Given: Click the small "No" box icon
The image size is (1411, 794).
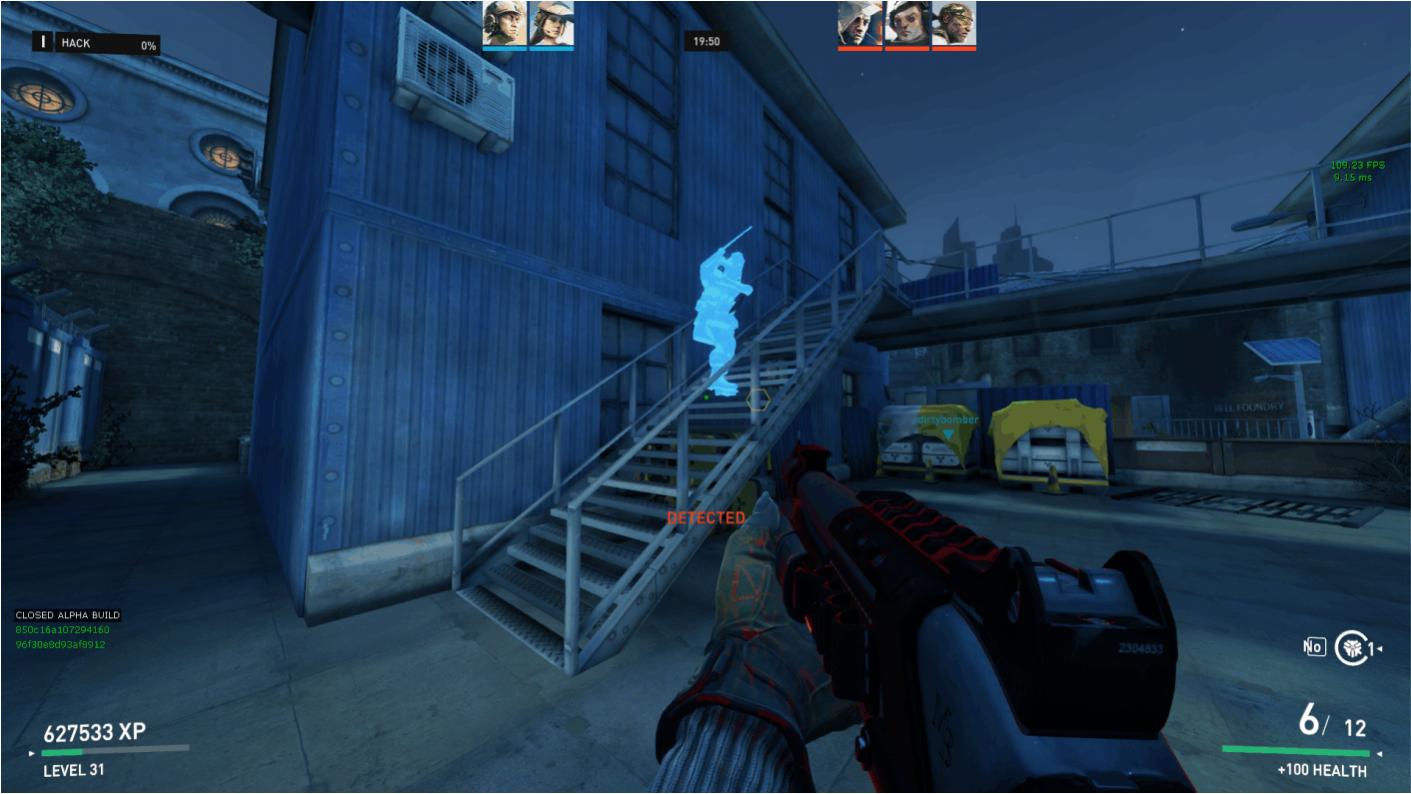Looking at the screenshot, I should [1313, 648].
